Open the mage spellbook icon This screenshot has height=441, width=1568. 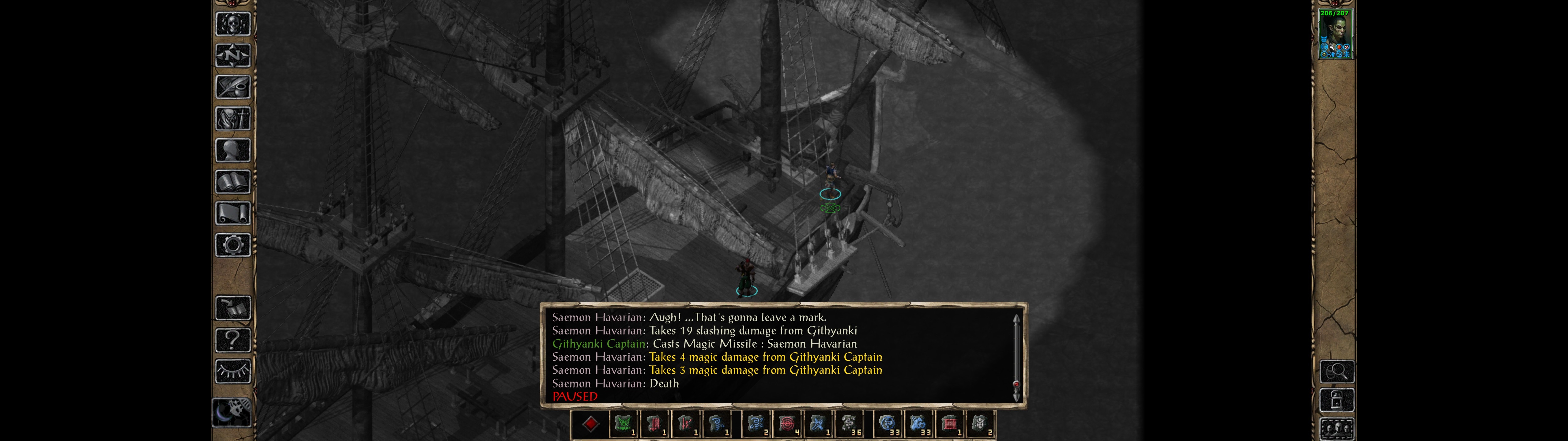(232, 182)
